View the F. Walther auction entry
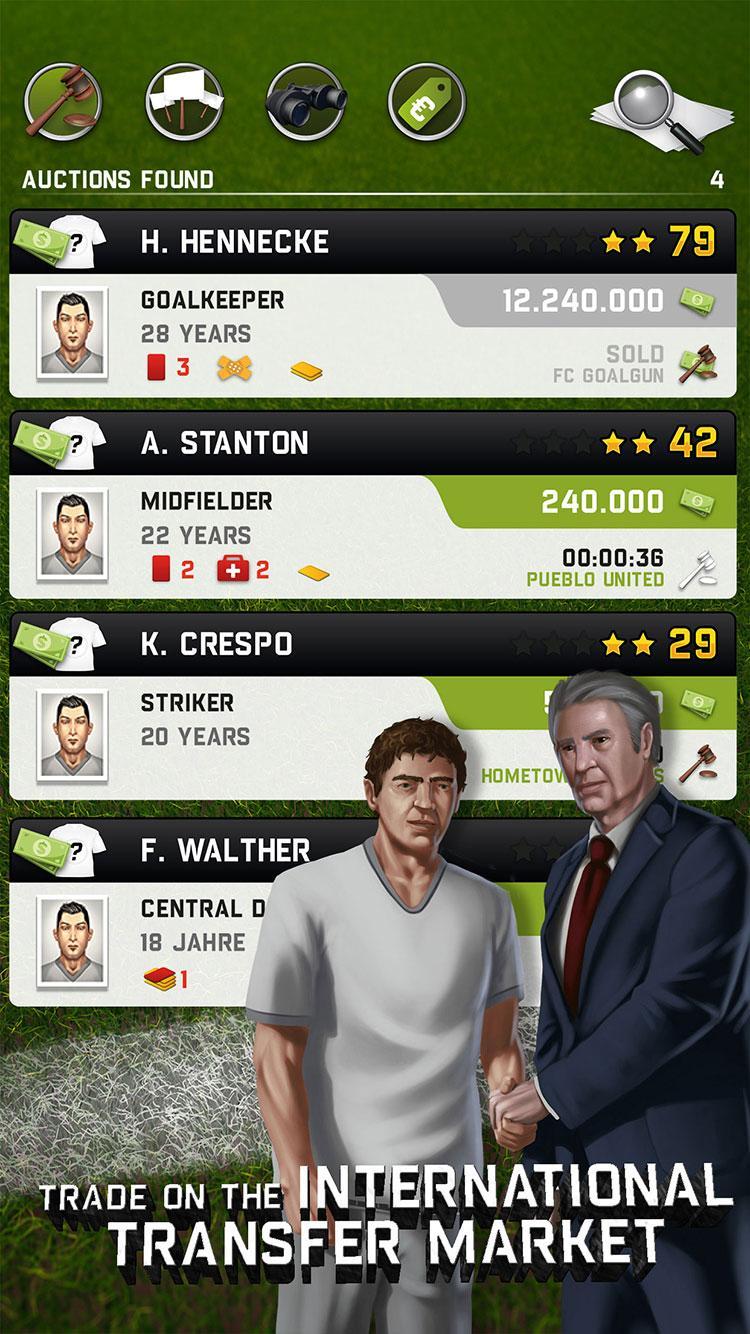750x1334 pixels. coord(225,851)
